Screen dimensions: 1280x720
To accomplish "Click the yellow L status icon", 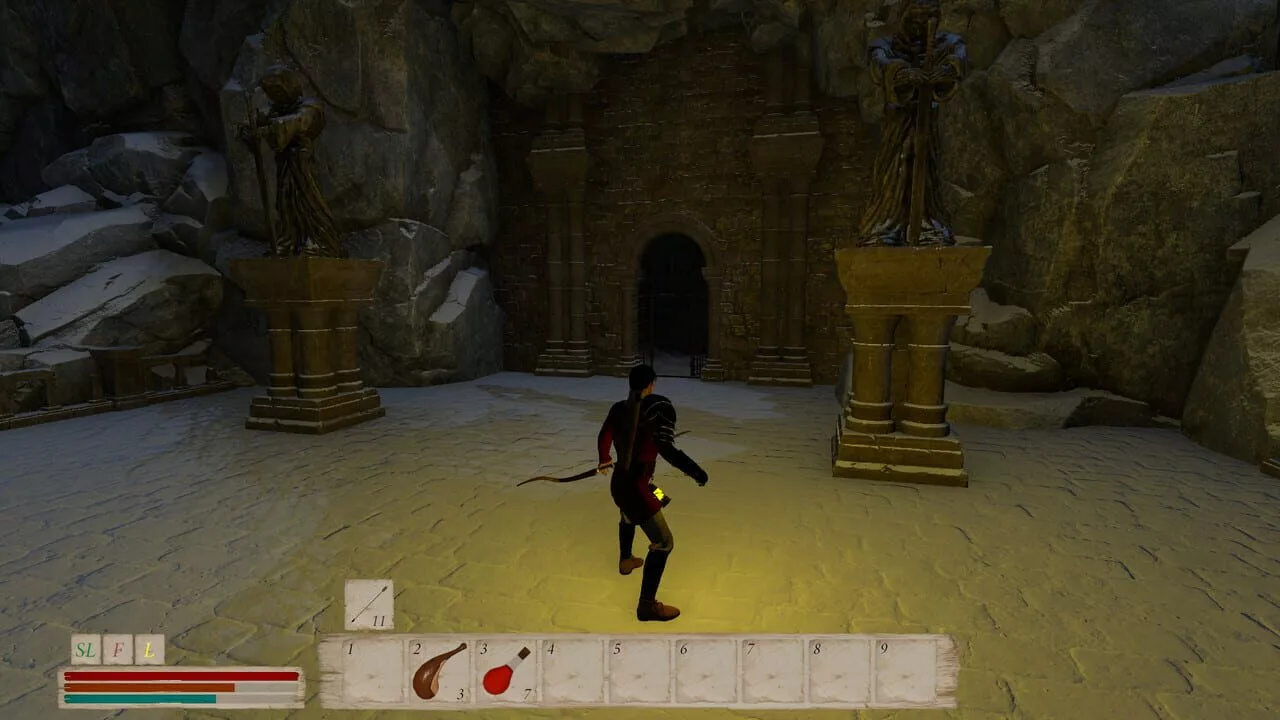I will [149, 650].
